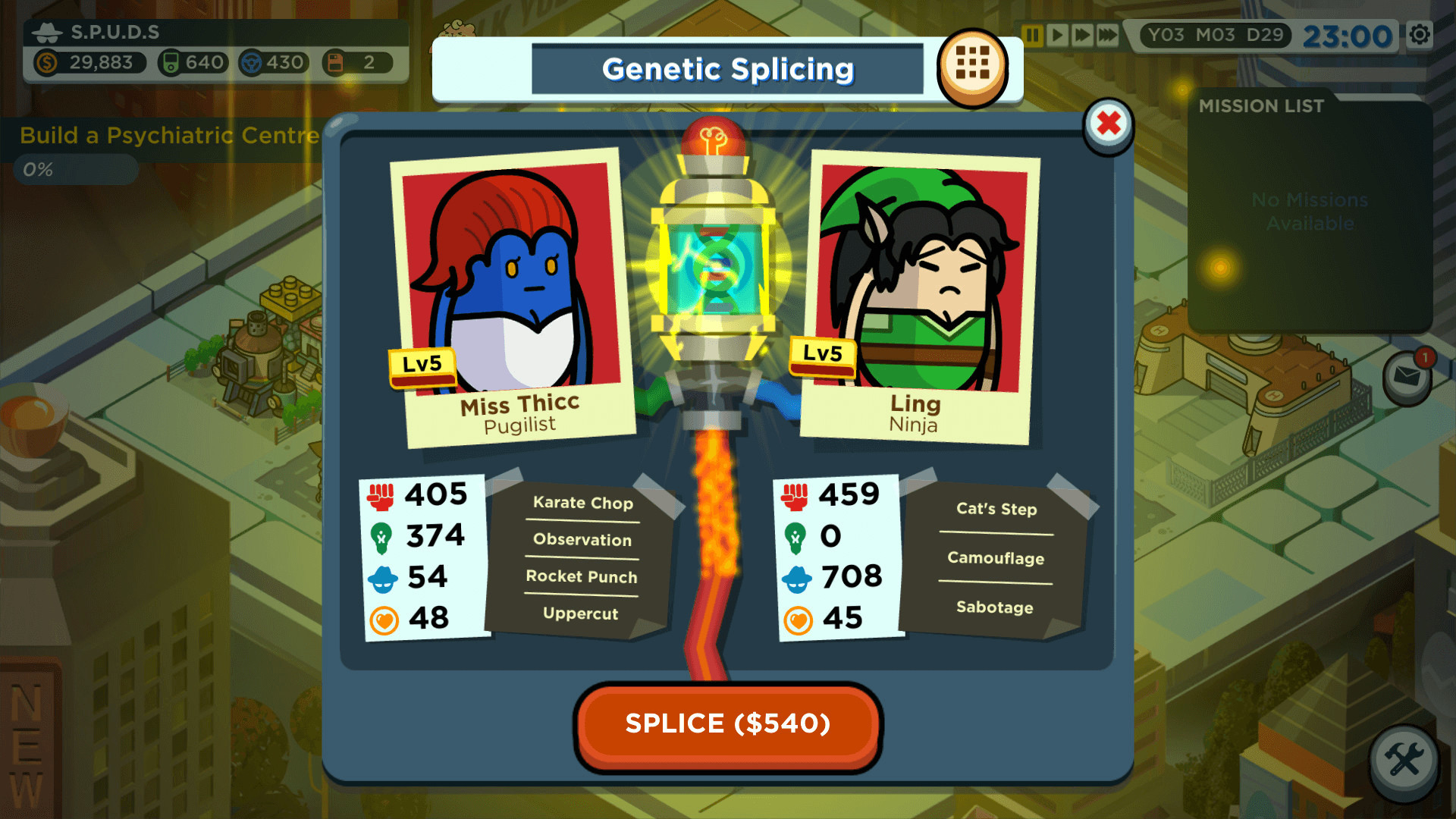Select the Sabotage skill
The image size is (1456, 819).
[995, 607]
